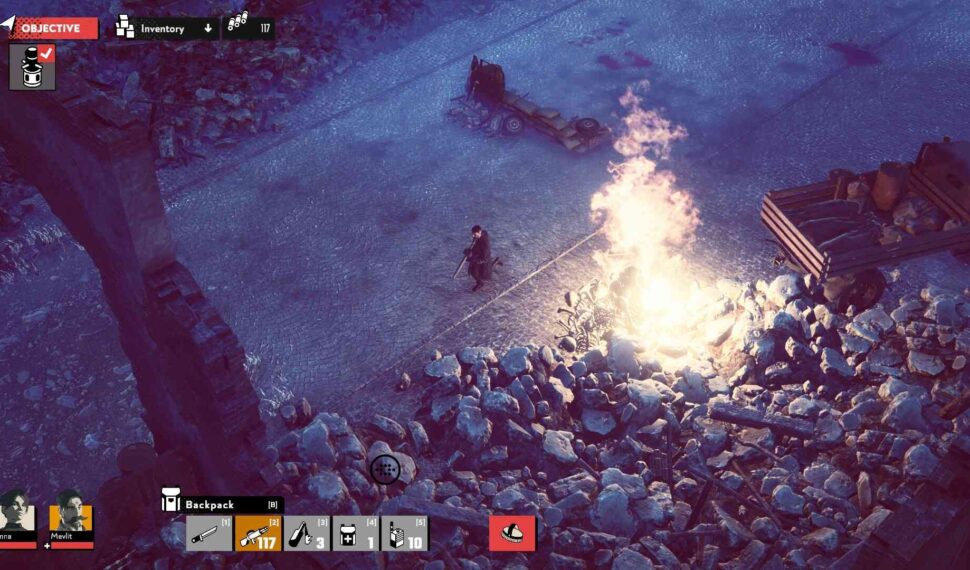Activate the red hat ability button
970x570 pixels.
[x=512, y=533]
